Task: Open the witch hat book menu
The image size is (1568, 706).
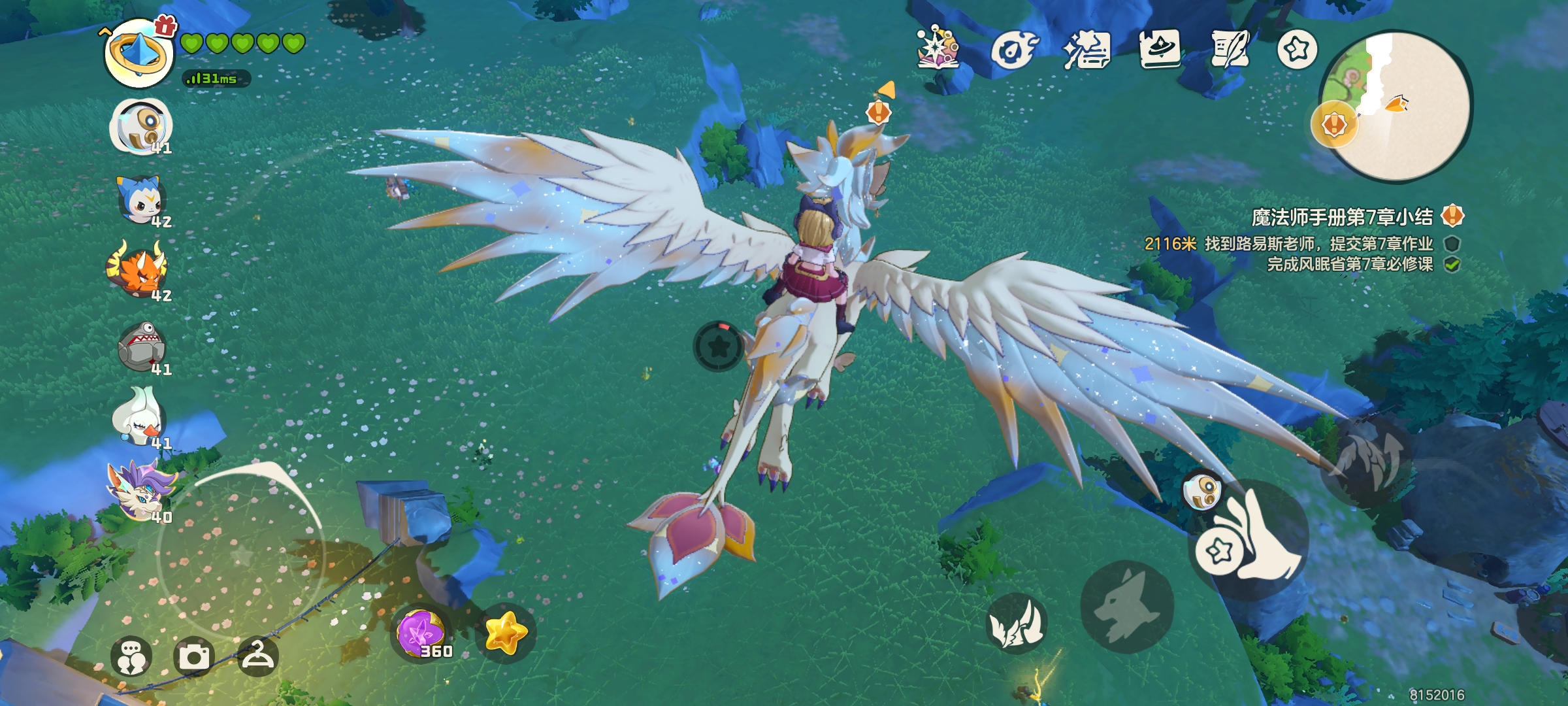Action: click(x=1160, y=48)
